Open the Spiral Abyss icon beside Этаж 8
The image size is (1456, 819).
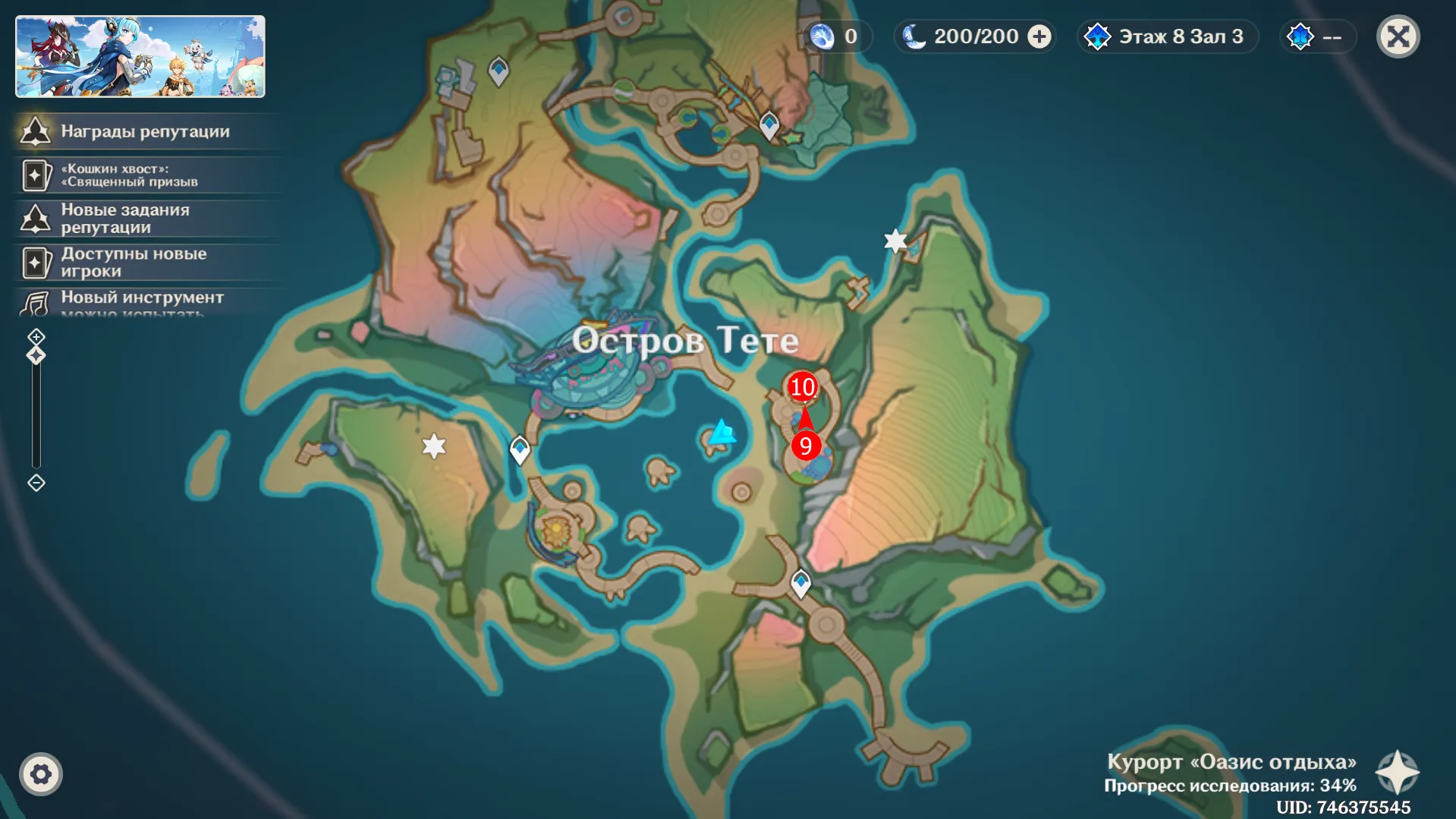pos(1098,35)
